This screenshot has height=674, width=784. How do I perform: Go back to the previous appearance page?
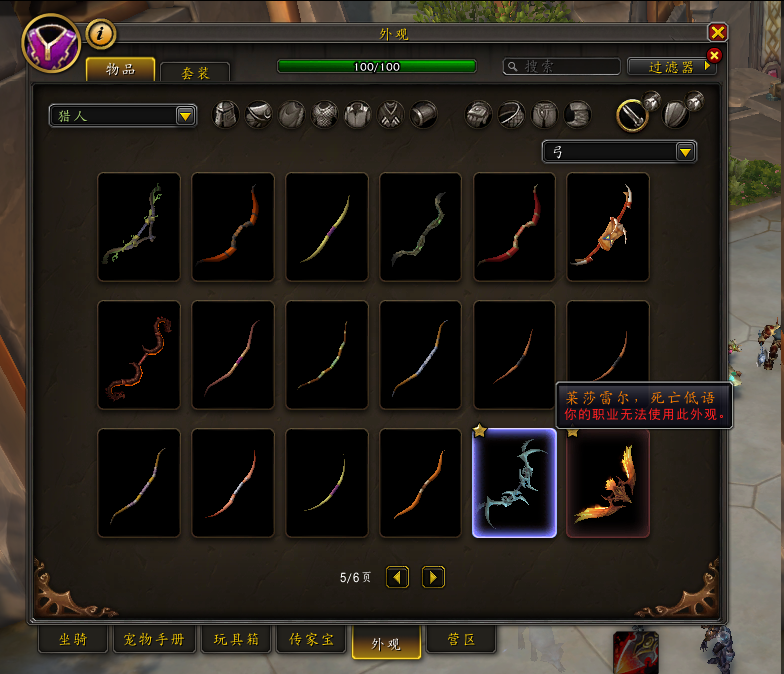click(397, 577)
